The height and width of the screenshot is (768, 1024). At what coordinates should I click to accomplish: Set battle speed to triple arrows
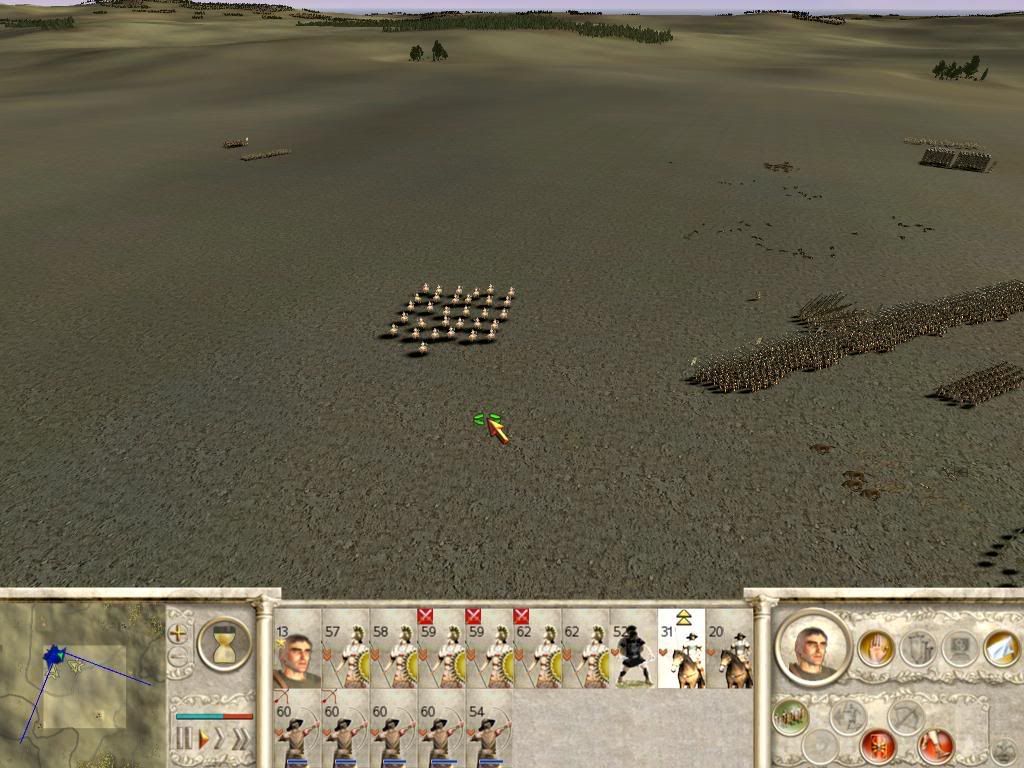pos(241,739)
